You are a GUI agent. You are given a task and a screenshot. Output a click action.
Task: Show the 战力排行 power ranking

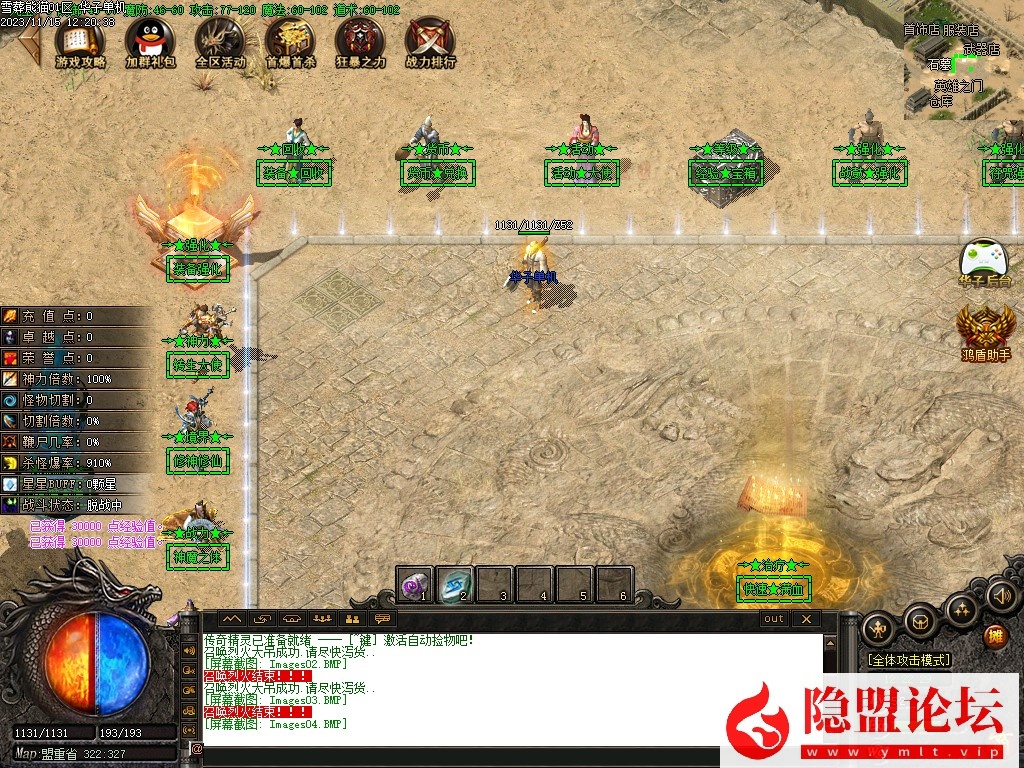[x=430, y=39]
